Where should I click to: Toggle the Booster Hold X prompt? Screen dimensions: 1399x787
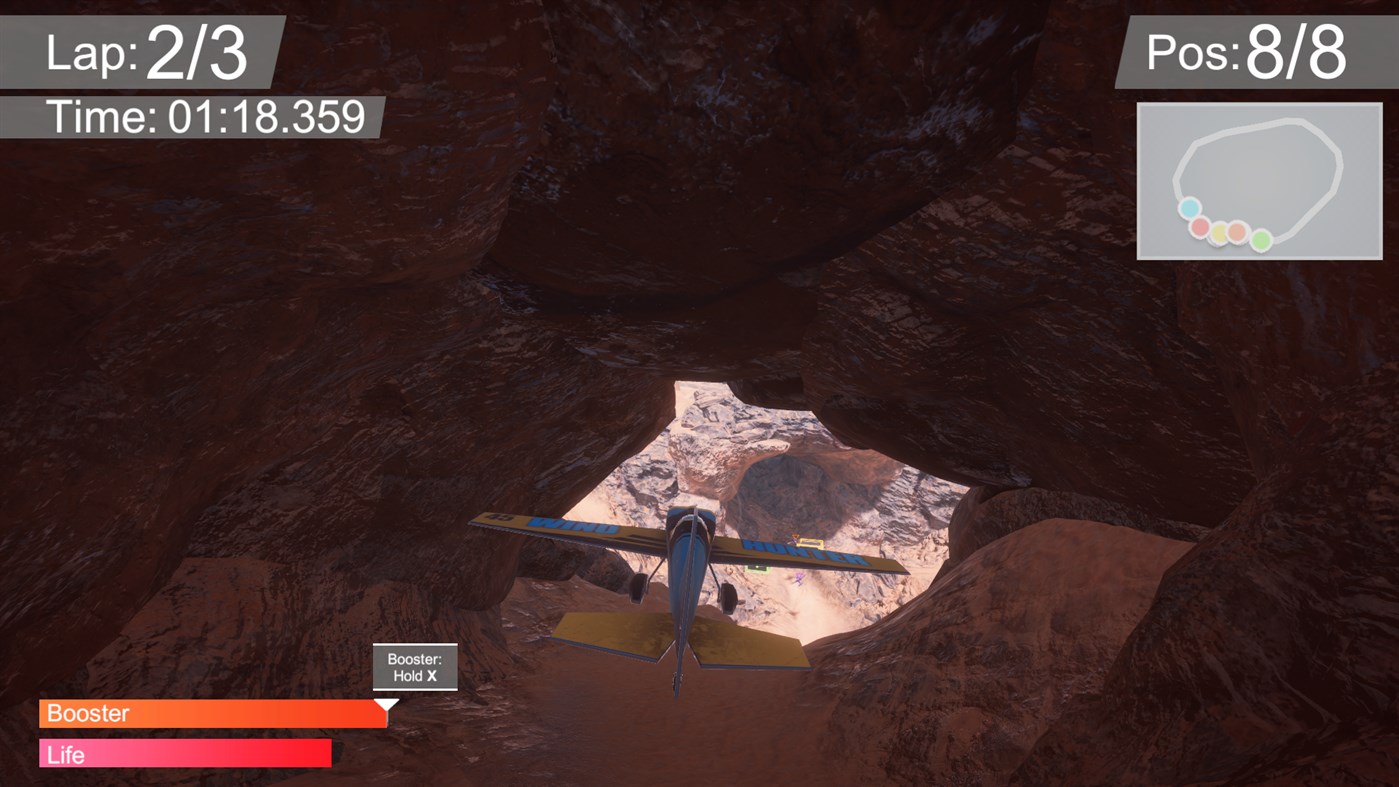[415, 666]
